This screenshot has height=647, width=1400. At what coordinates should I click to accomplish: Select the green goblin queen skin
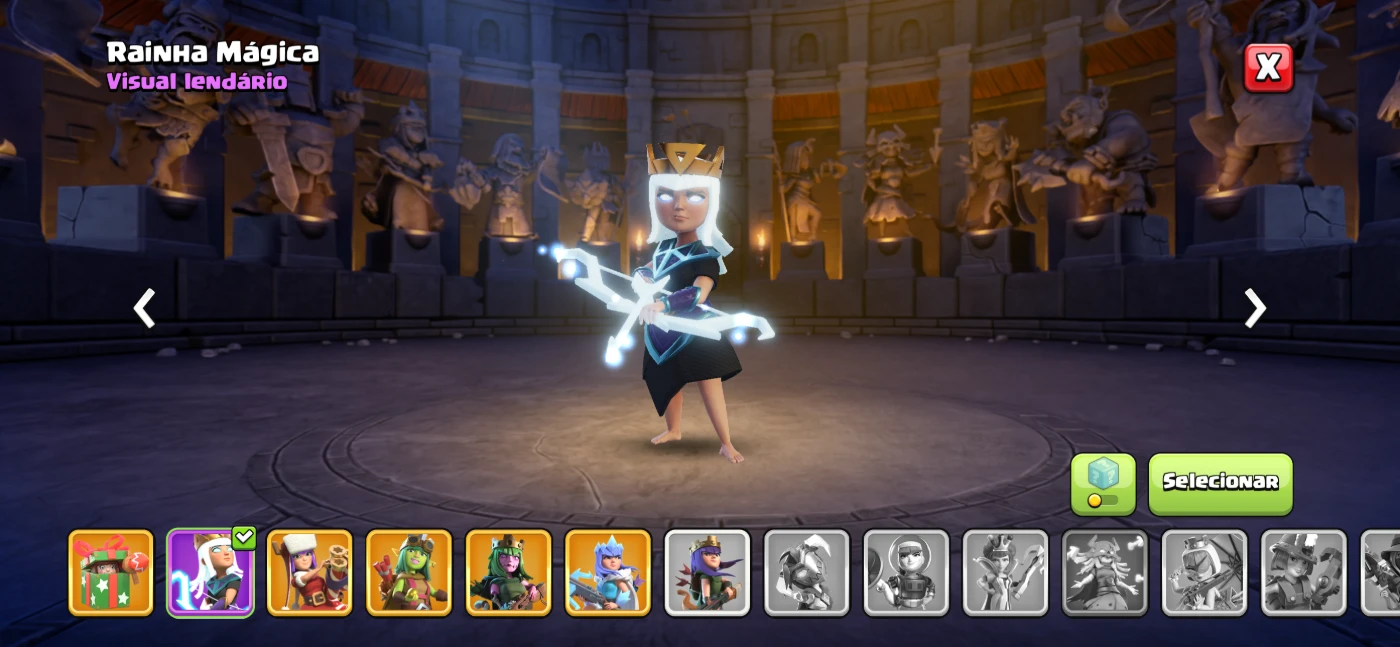pyautogui.click(x=409, y=572)
